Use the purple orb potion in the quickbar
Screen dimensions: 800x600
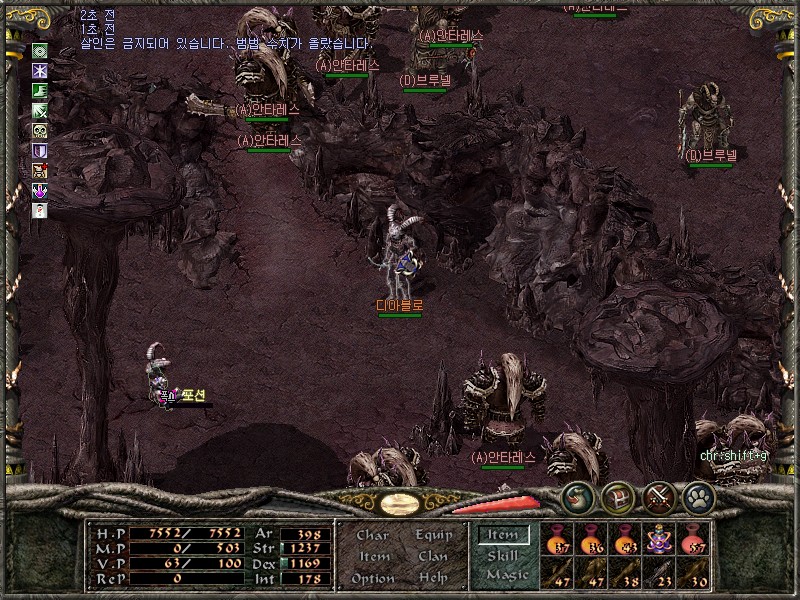pyautogui.click(x=660, y=539)
